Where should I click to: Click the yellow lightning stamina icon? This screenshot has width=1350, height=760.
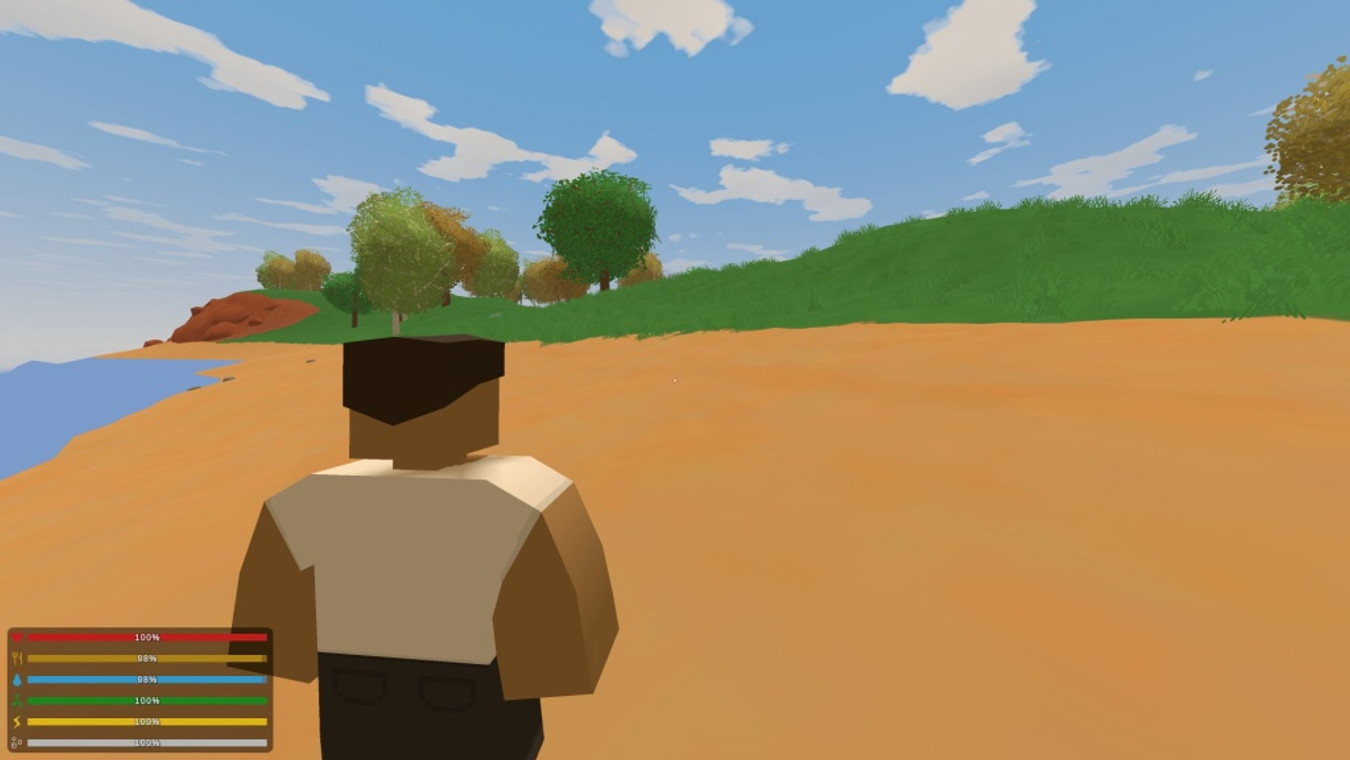coord(18,721)
